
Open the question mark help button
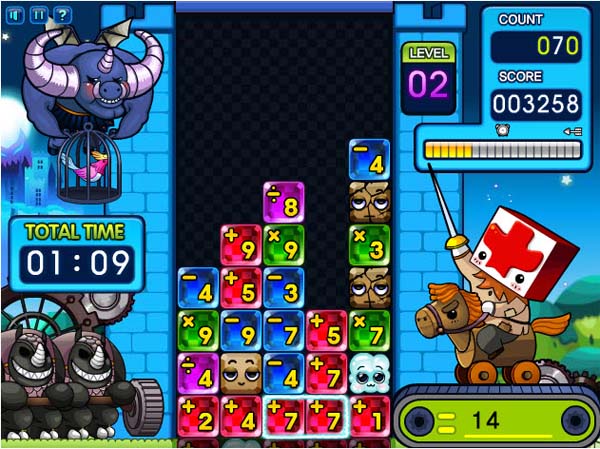click(62, 14)
